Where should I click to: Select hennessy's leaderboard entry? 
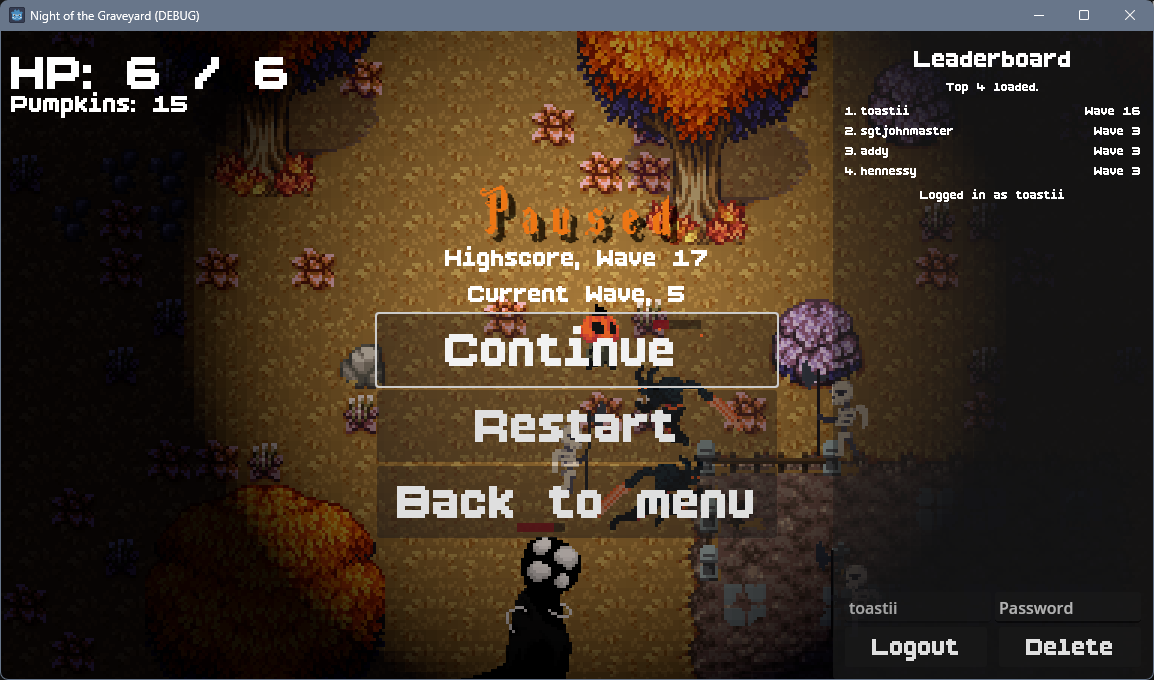tap(991, 171)
